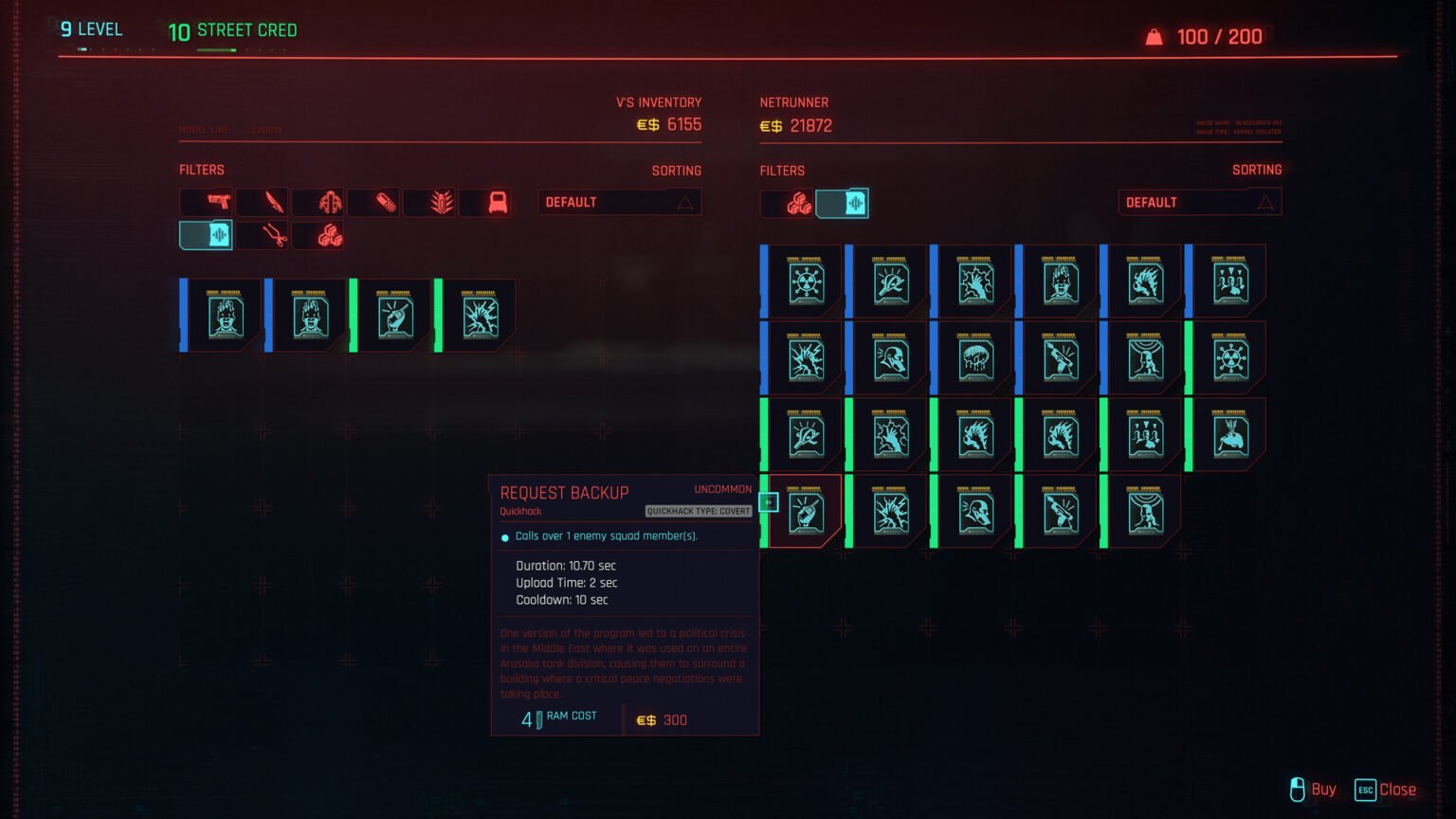Filter V's inventory by pistol weapons icon
Screen dimensions: 1456x819
click(x=218, y=202)
